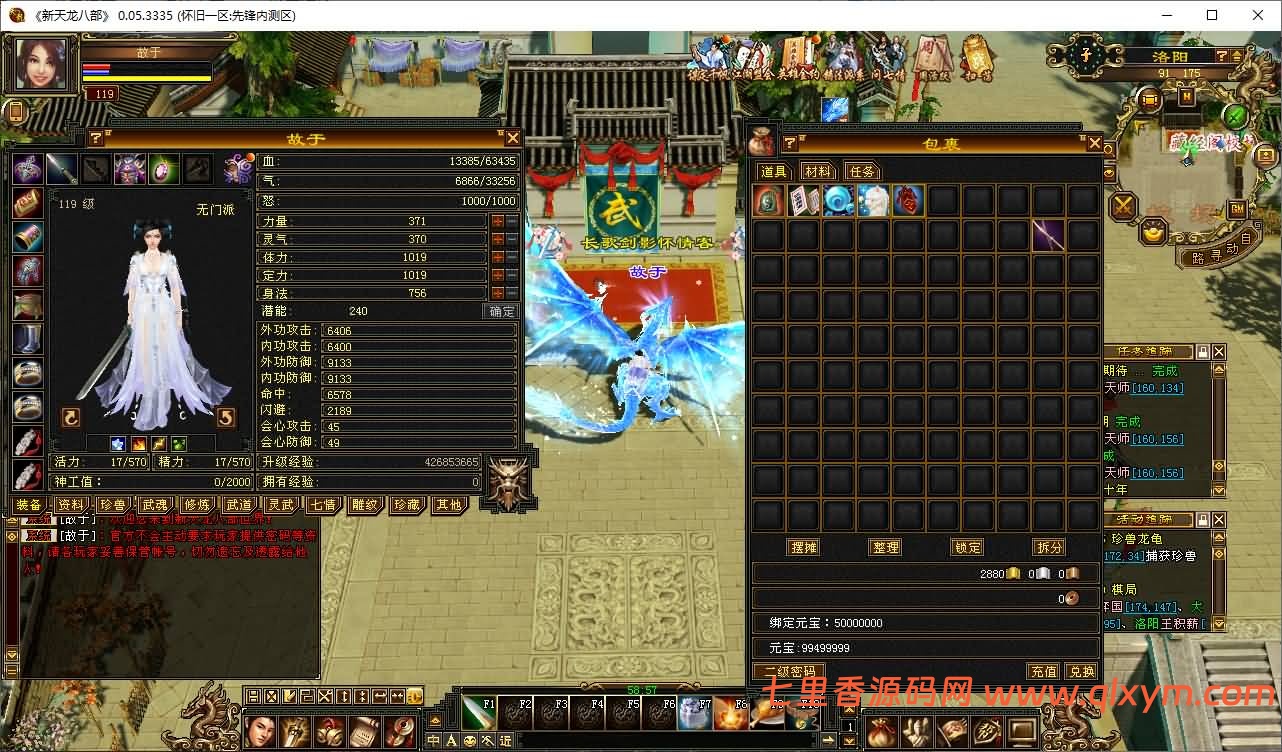1282x752 pixels.
Task: Show the 七情 tab
Action: pyautogui.click(x=322, y=505)
